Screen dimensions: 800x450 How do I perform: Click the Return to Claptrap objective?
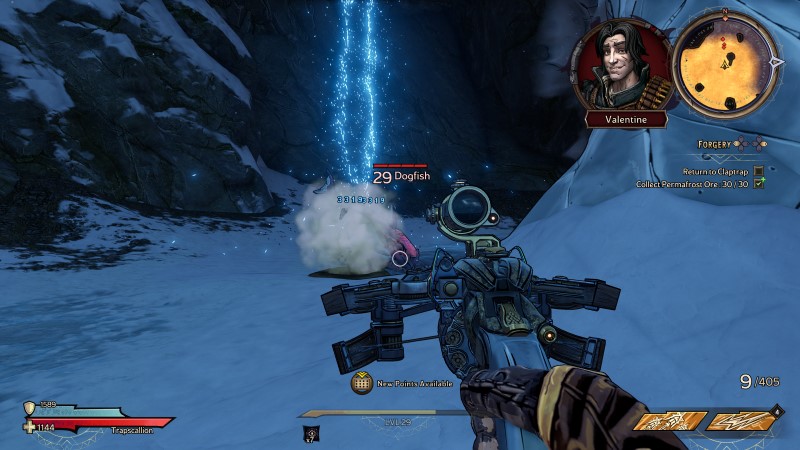[x=714, y=171]
